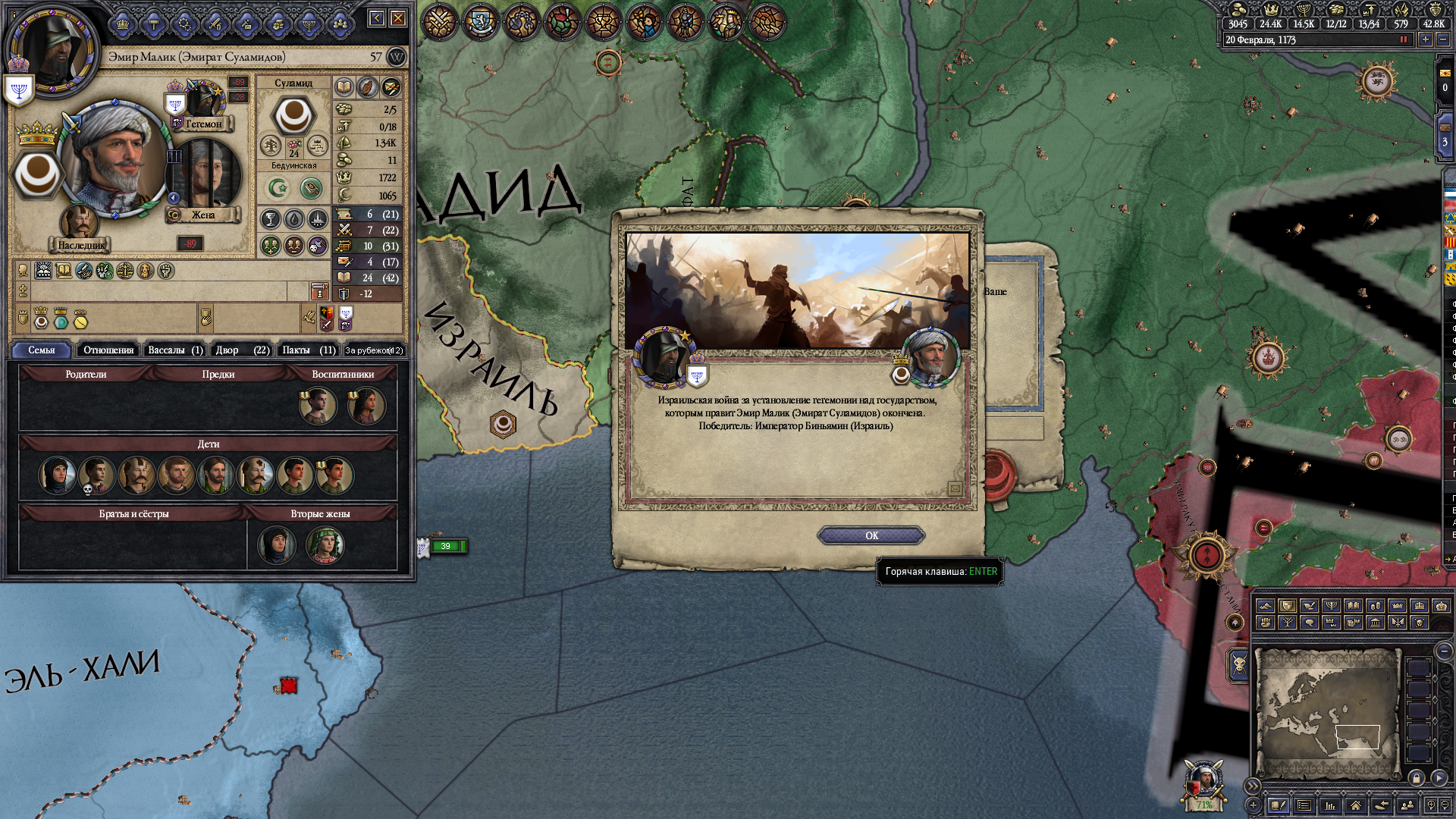Select the first child portrait under Дети

tap(58, 475)
